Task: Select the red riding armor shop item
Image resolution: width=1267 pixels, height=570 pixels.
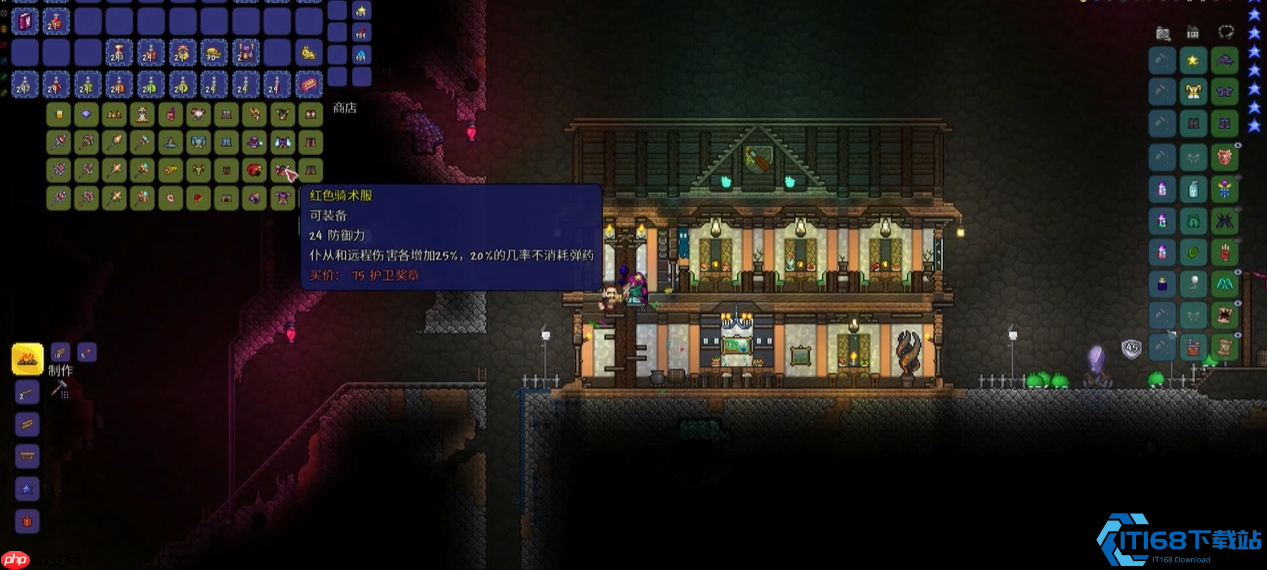Action: 284,170
